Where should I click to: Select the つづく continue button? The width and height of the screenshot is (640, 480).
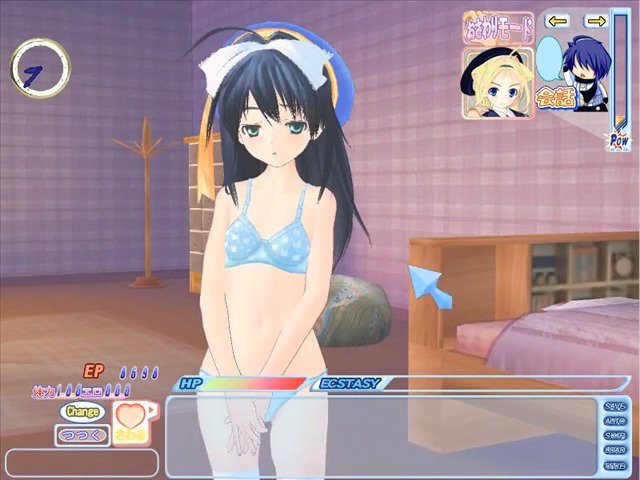click(x=80, y=434)
